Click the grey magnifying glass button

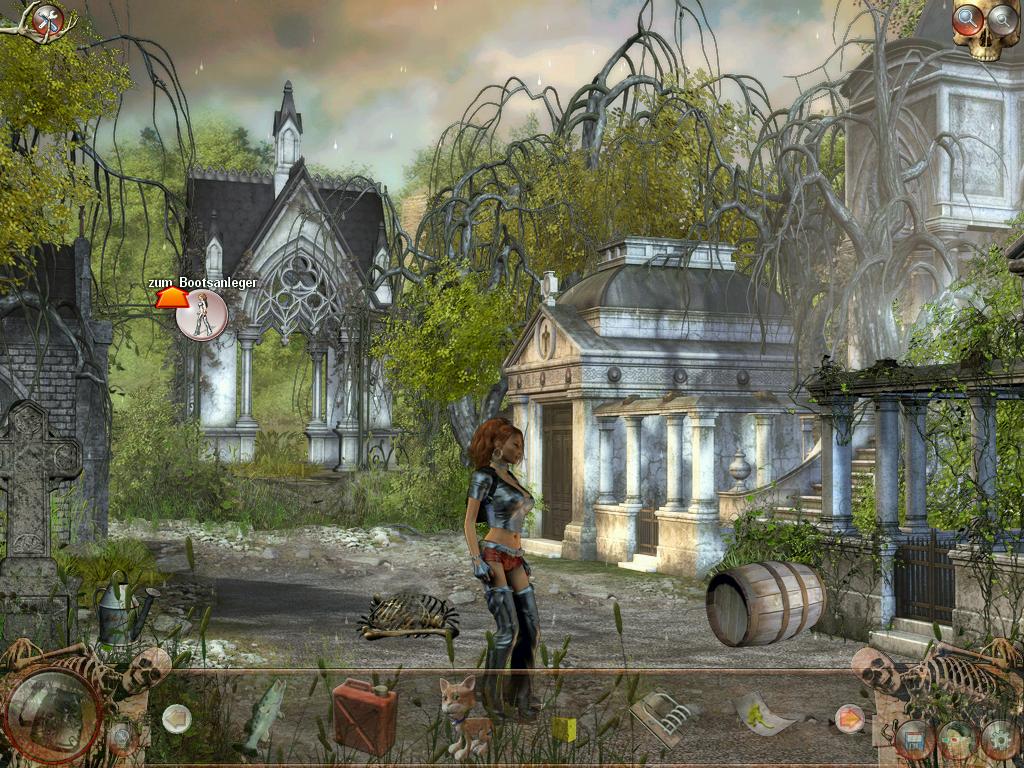1001,18
